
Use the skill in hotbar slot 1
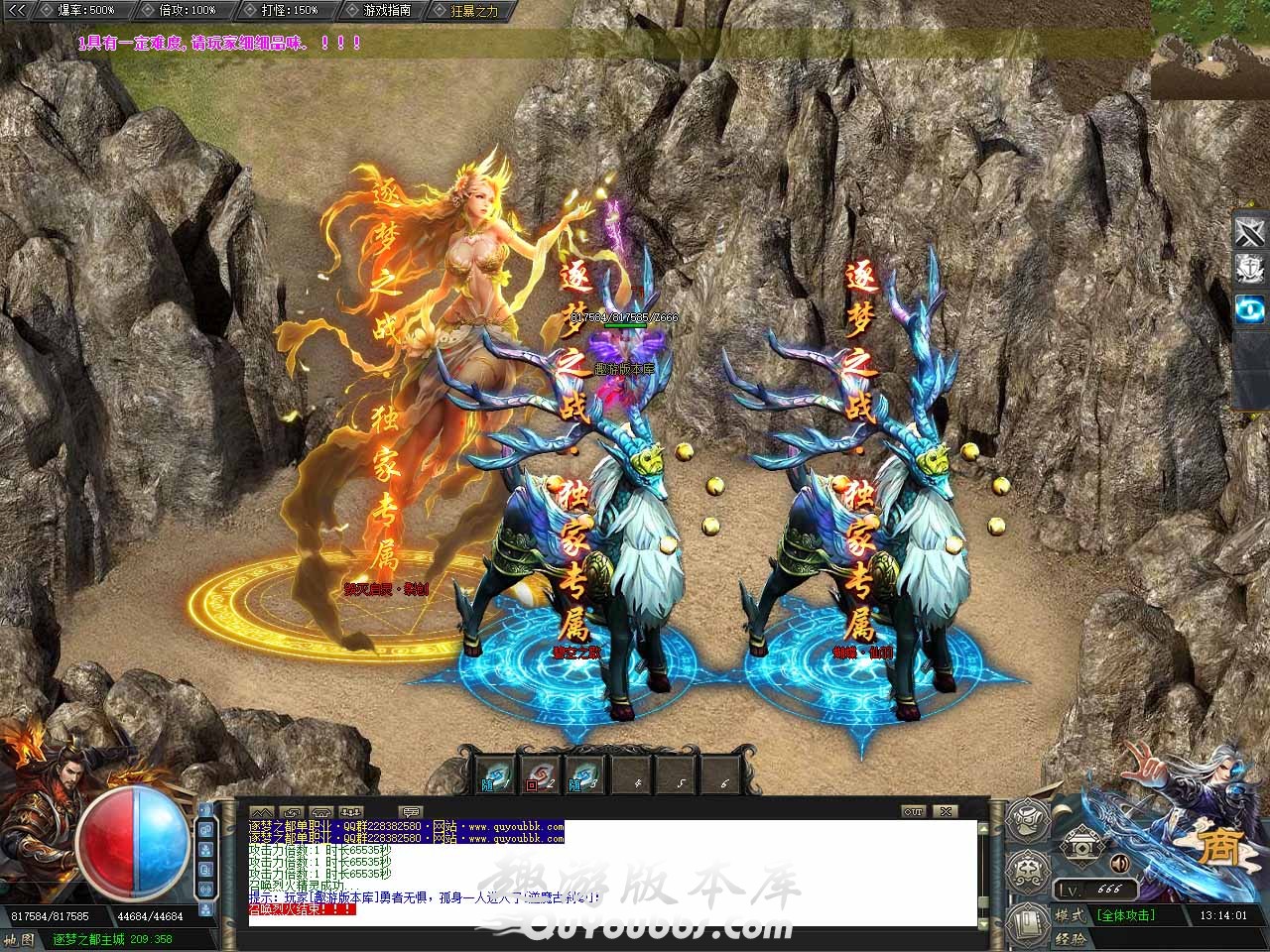click(x=494, y=775)
